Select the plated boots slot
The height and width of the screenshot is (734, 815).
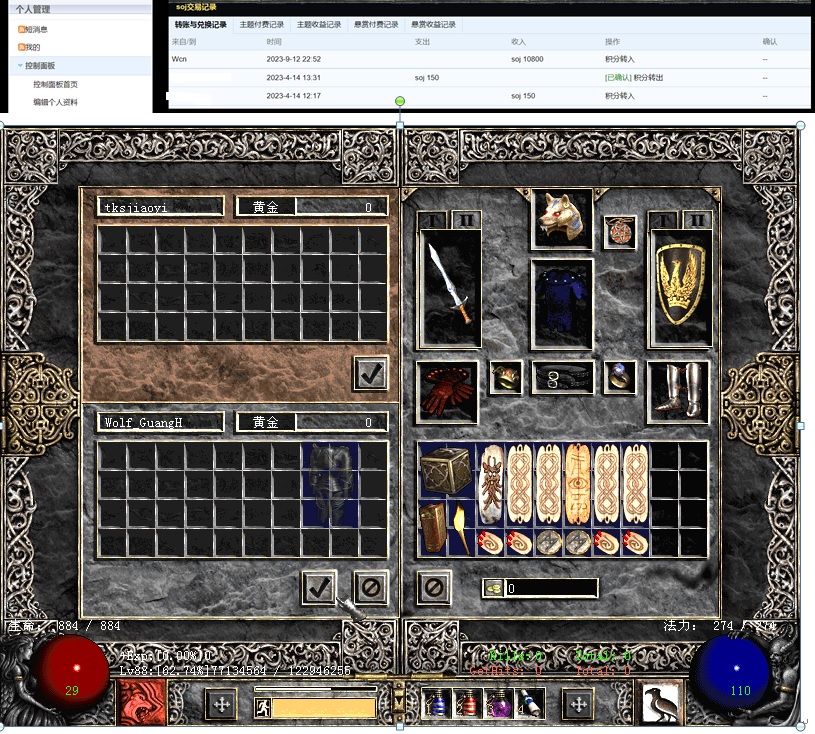(x=678, y=391)
